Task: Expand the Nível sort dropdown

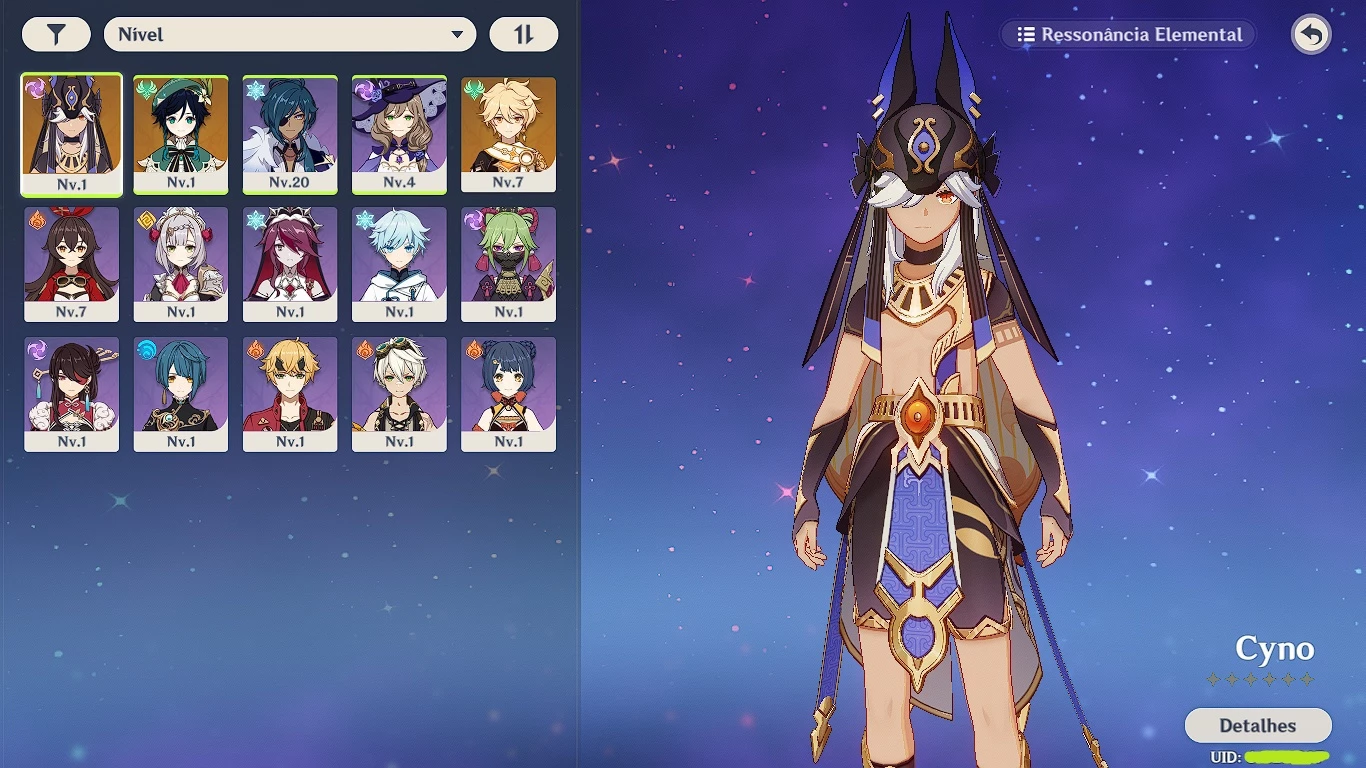Action: (x=290, y=35)
